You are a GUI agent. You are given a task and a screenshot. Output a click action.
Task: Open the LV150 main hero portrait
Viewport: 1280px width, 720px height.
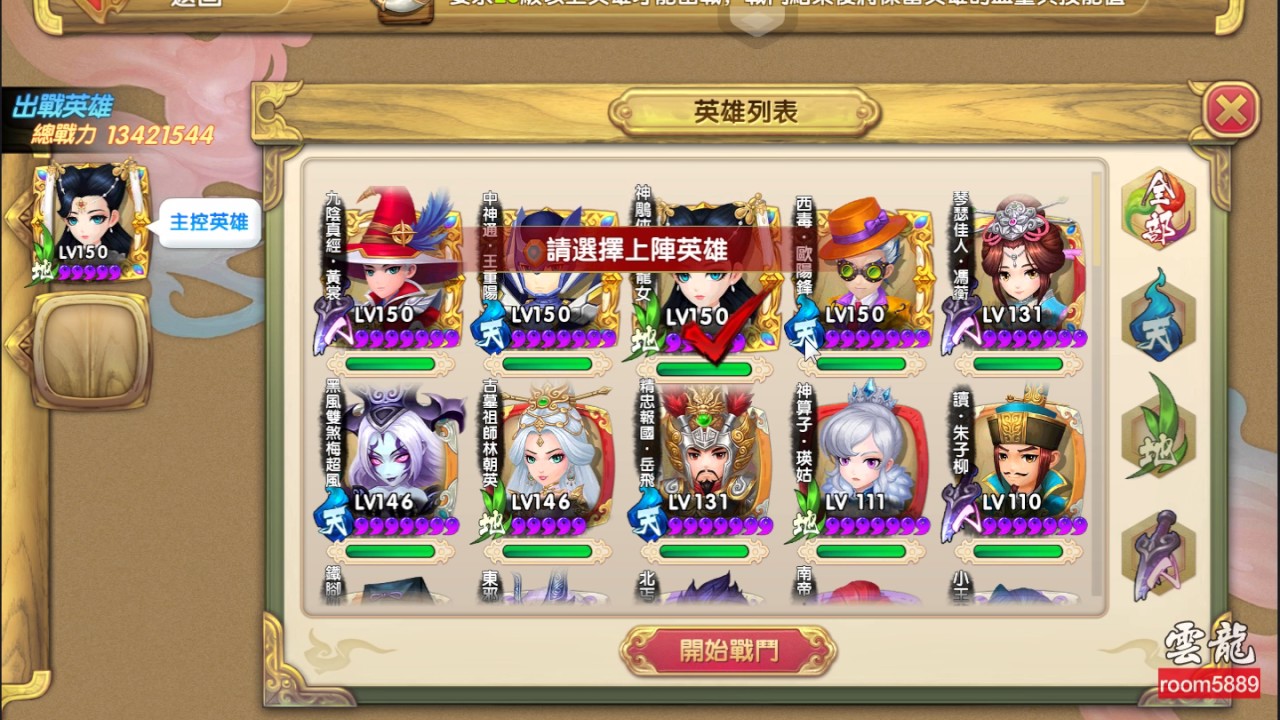point(85,210)
